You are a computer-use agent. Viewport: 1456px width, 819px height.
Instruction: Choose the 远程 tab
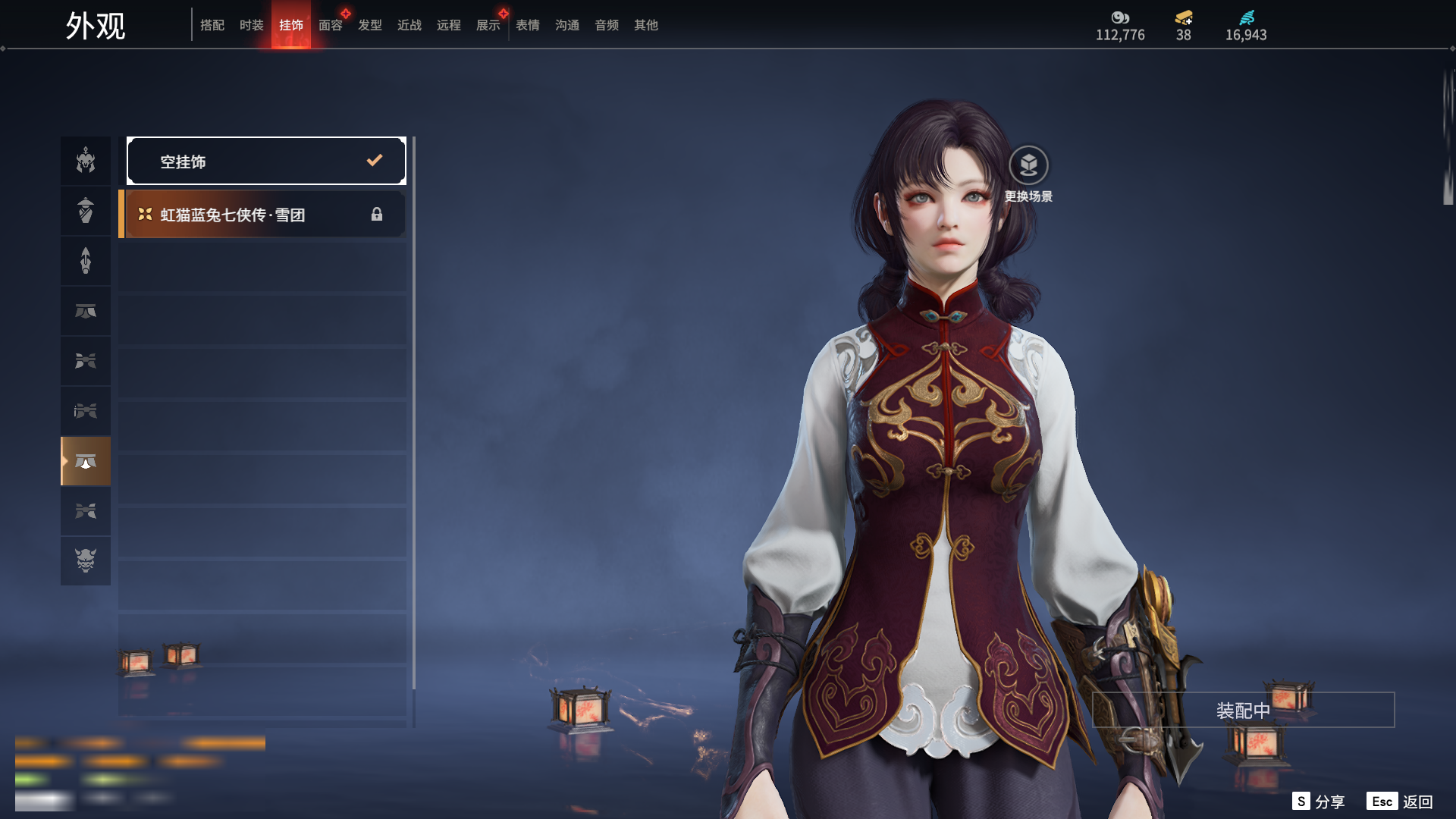pyautogui.click(x=449, y=25)
